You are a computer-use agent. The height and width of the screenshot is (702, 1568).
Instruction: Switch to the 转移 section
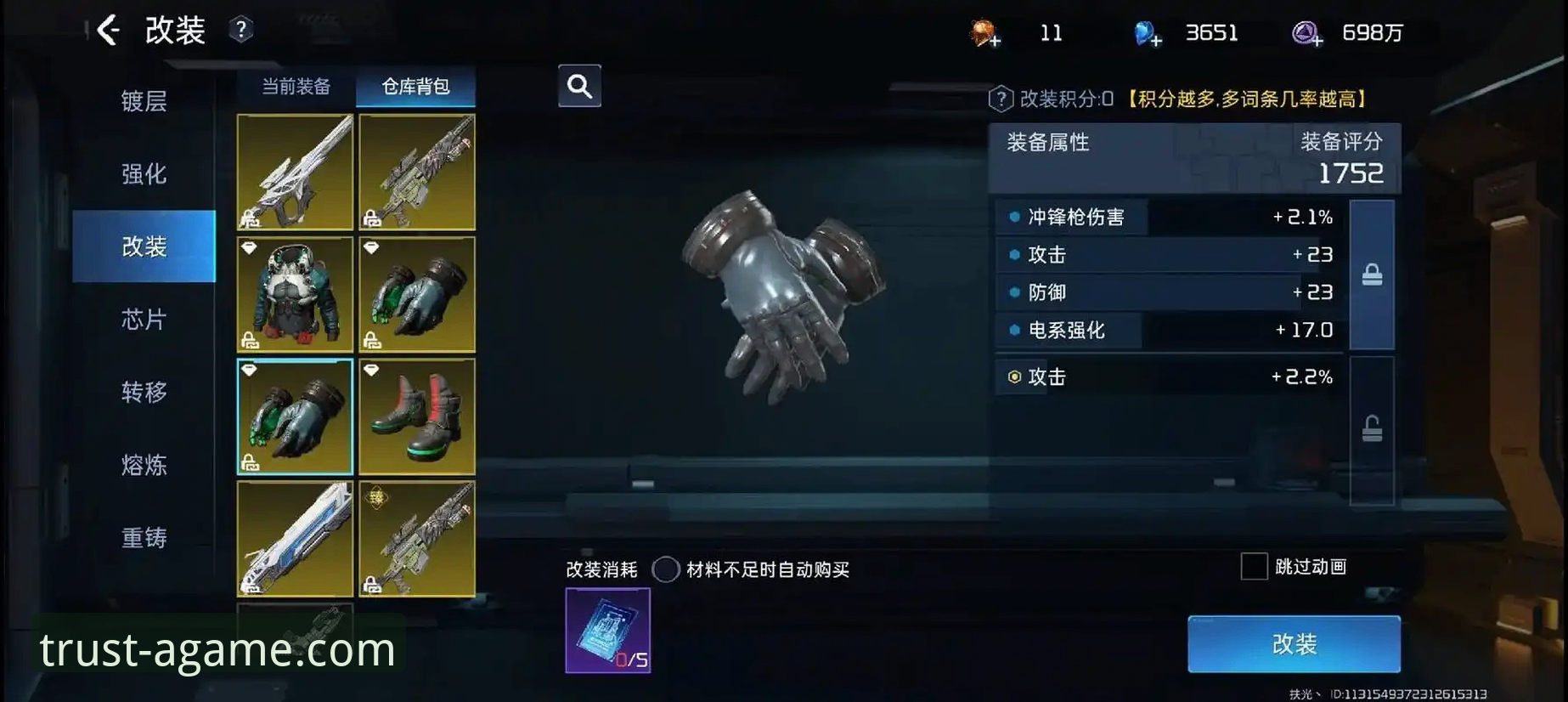[144, 392]
